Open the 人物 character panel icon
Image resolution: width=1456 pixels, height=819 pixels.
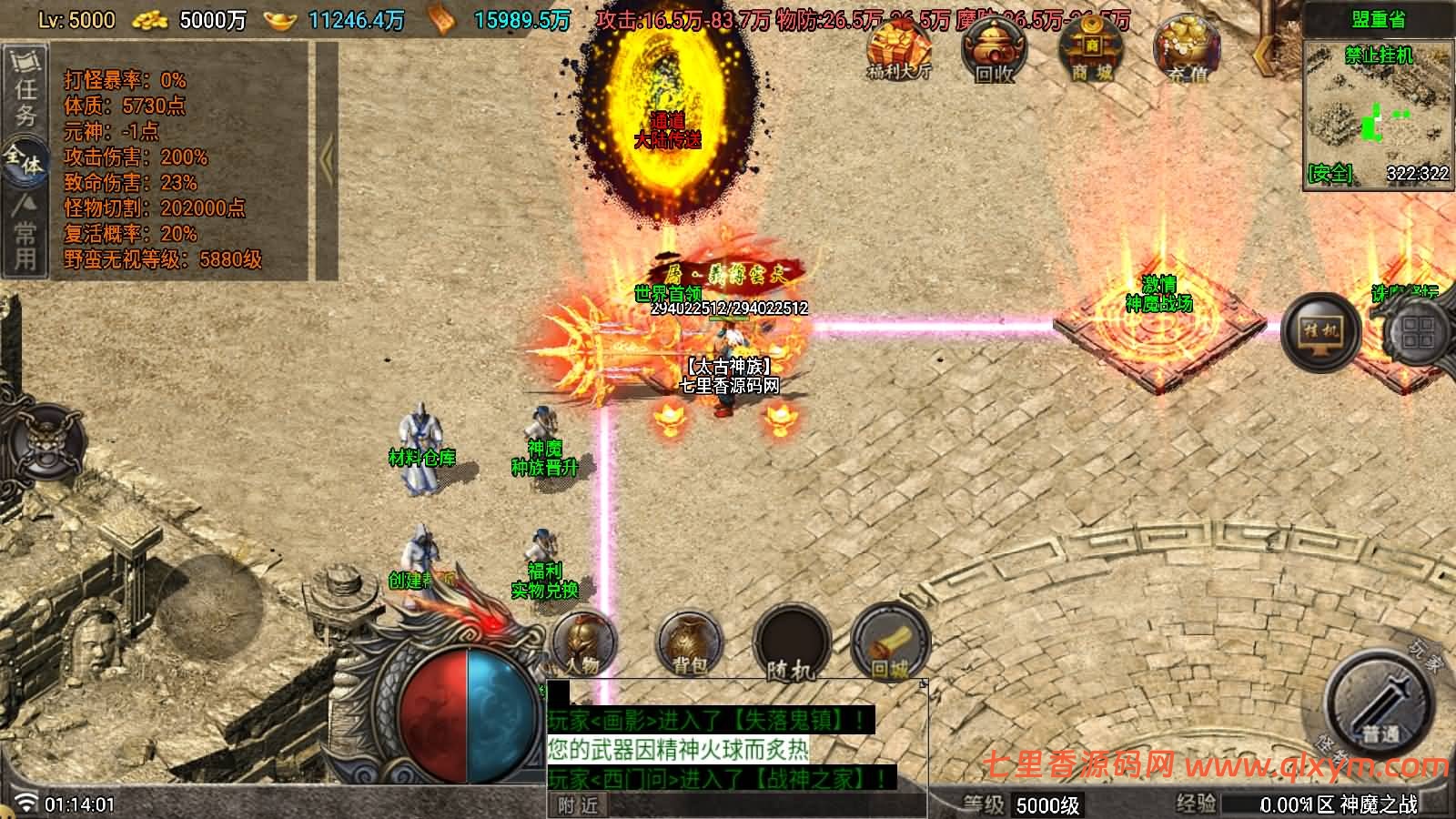[582, 644]
